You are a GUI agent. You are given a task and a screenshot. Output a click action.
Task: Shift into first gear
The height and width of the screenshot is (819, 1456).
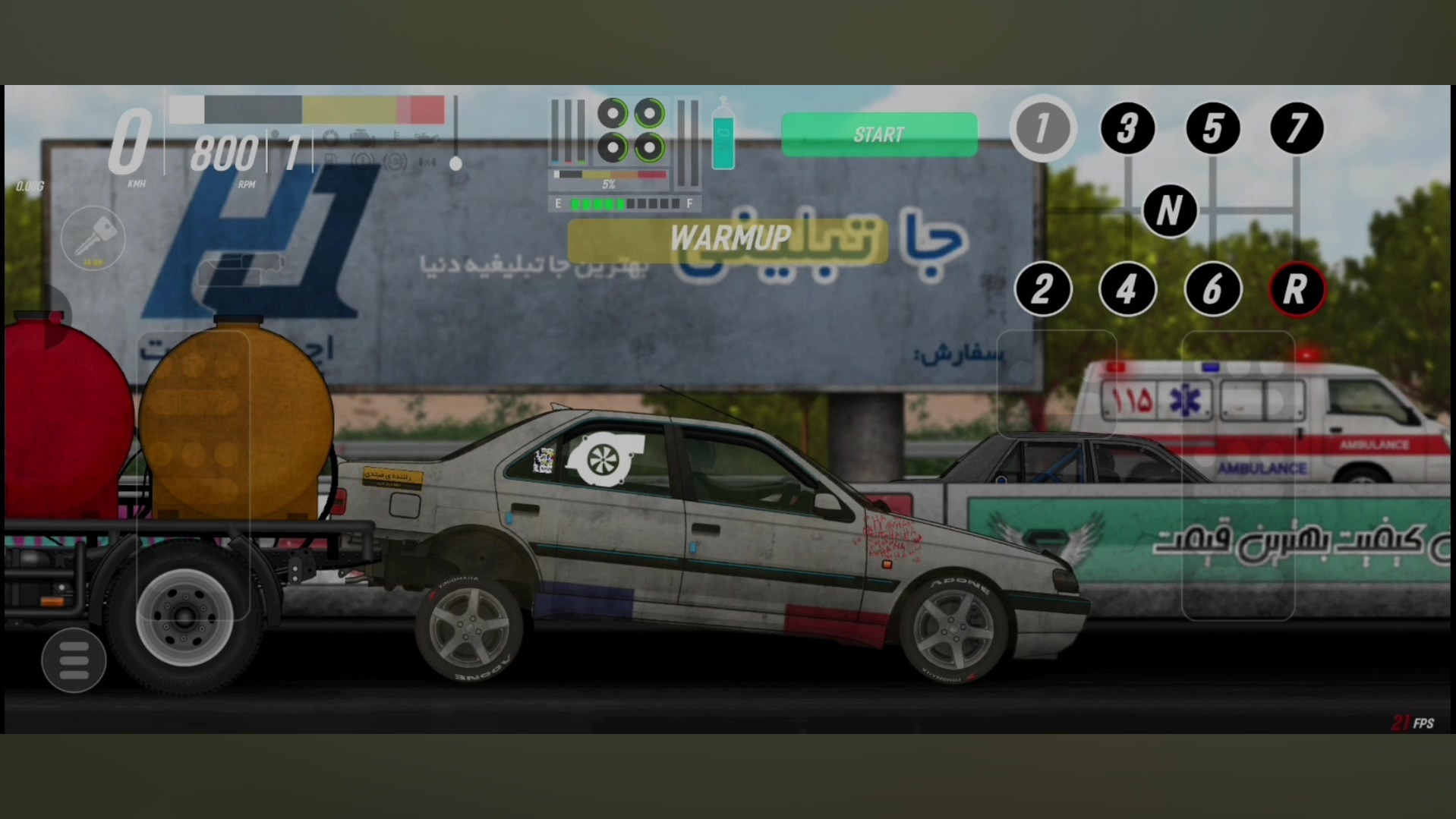(1042, 128)
